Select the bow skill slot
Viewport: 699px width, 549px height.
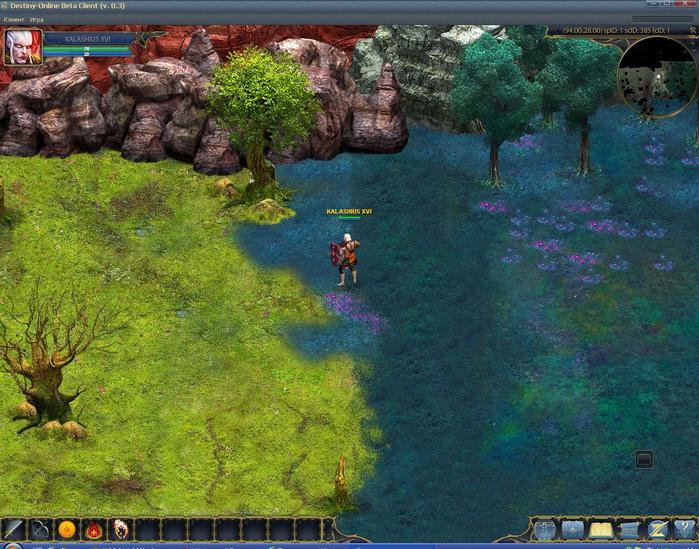[40, 529]
